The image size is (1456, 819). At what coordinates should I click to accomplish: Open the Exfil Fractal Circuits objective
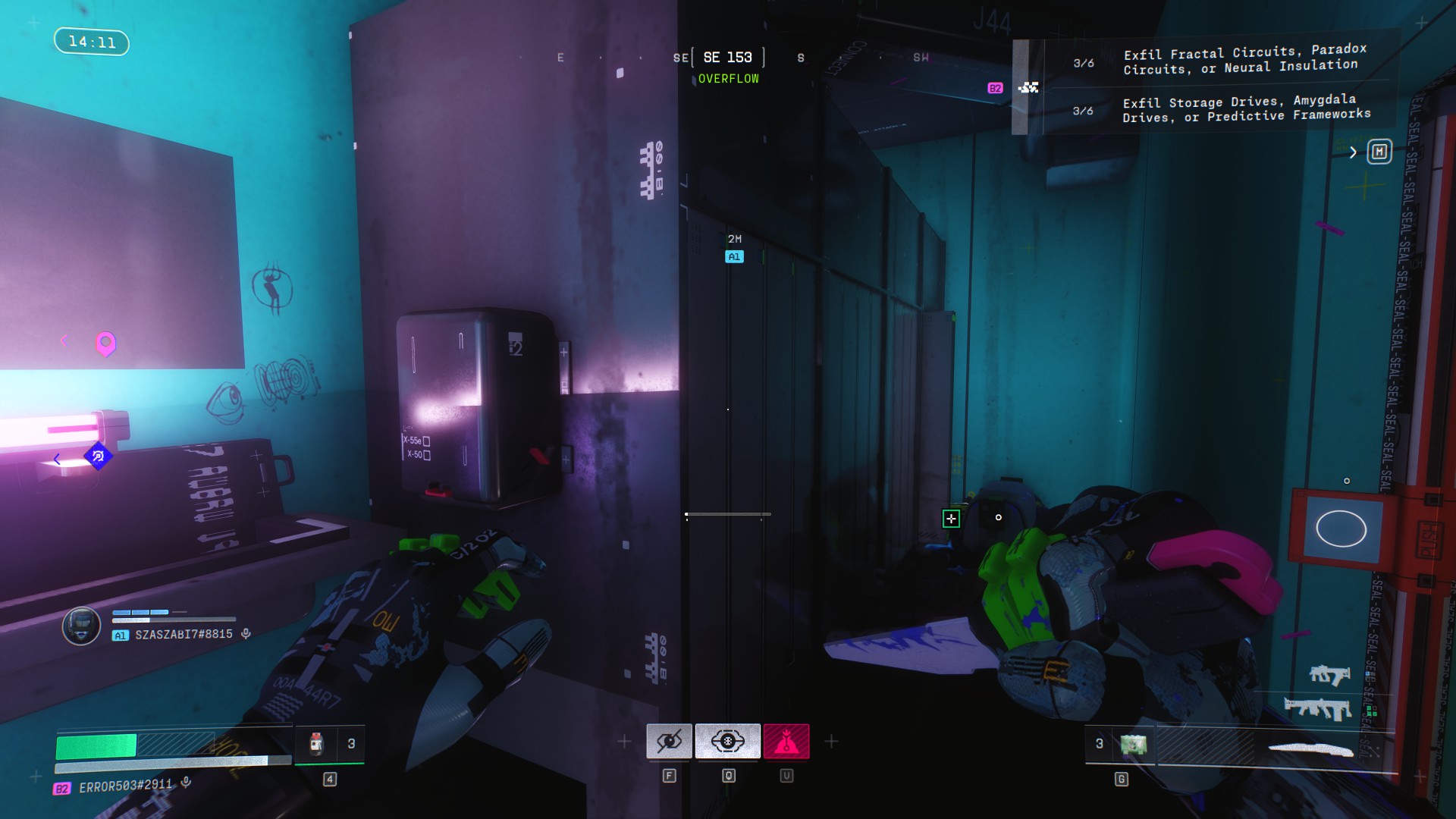pos(1244,61)
